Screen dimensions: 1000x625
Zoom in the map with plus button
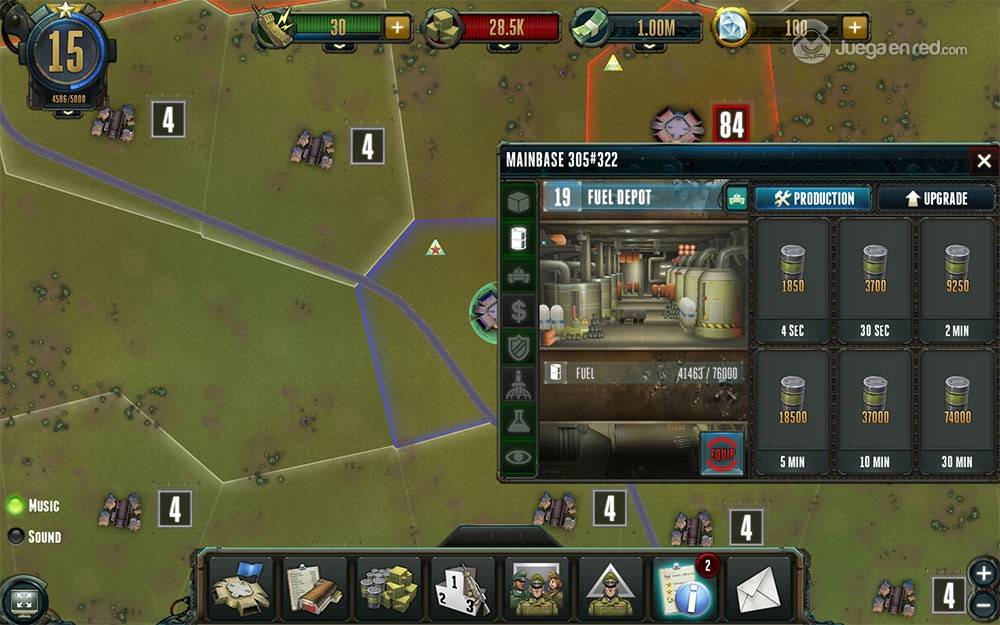(x=983, y=573)
